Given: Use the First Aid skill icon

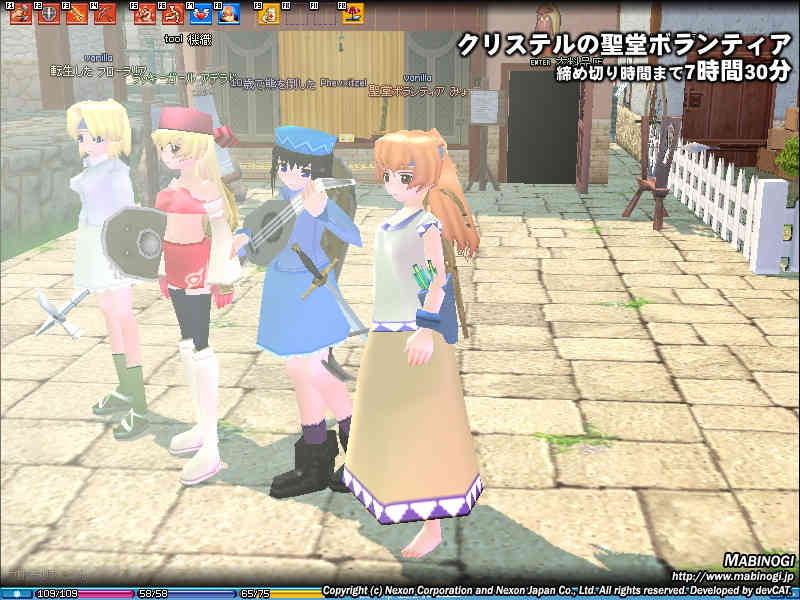Looking at the screenshot, I should click(x=268, y=14).
